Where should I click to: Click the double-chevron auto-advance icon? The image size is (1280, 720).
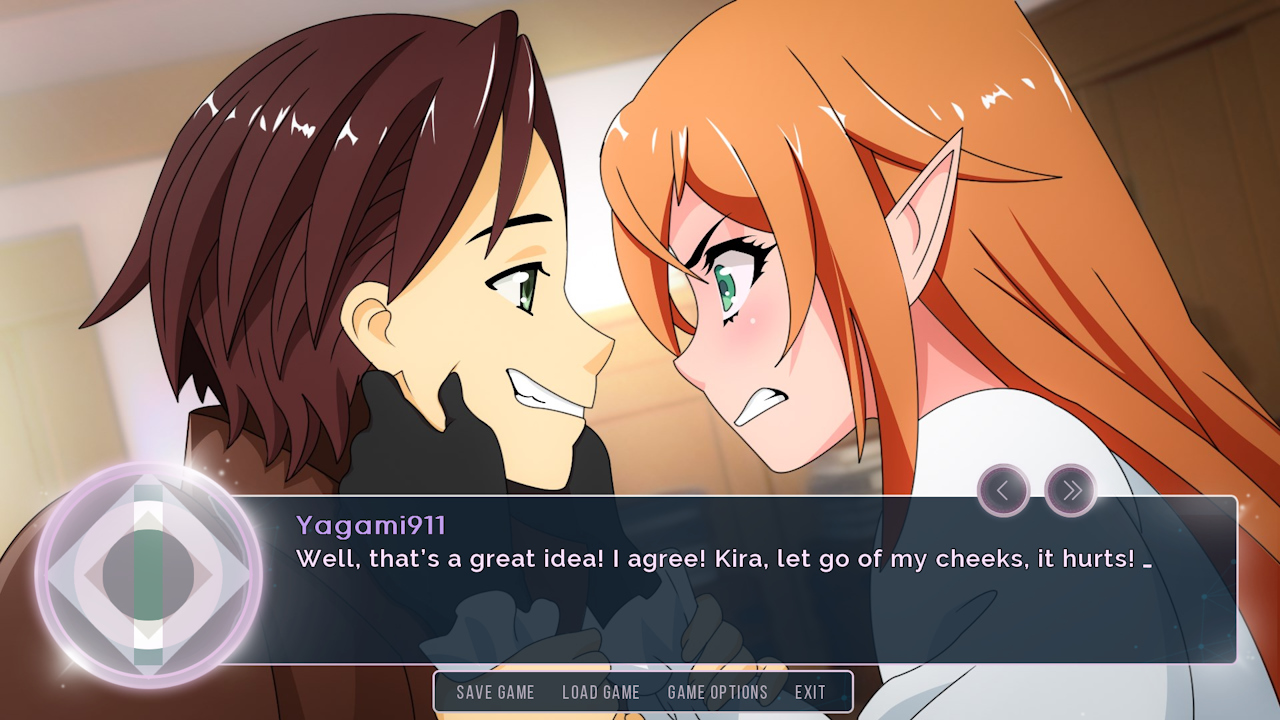click(1071, 491)
